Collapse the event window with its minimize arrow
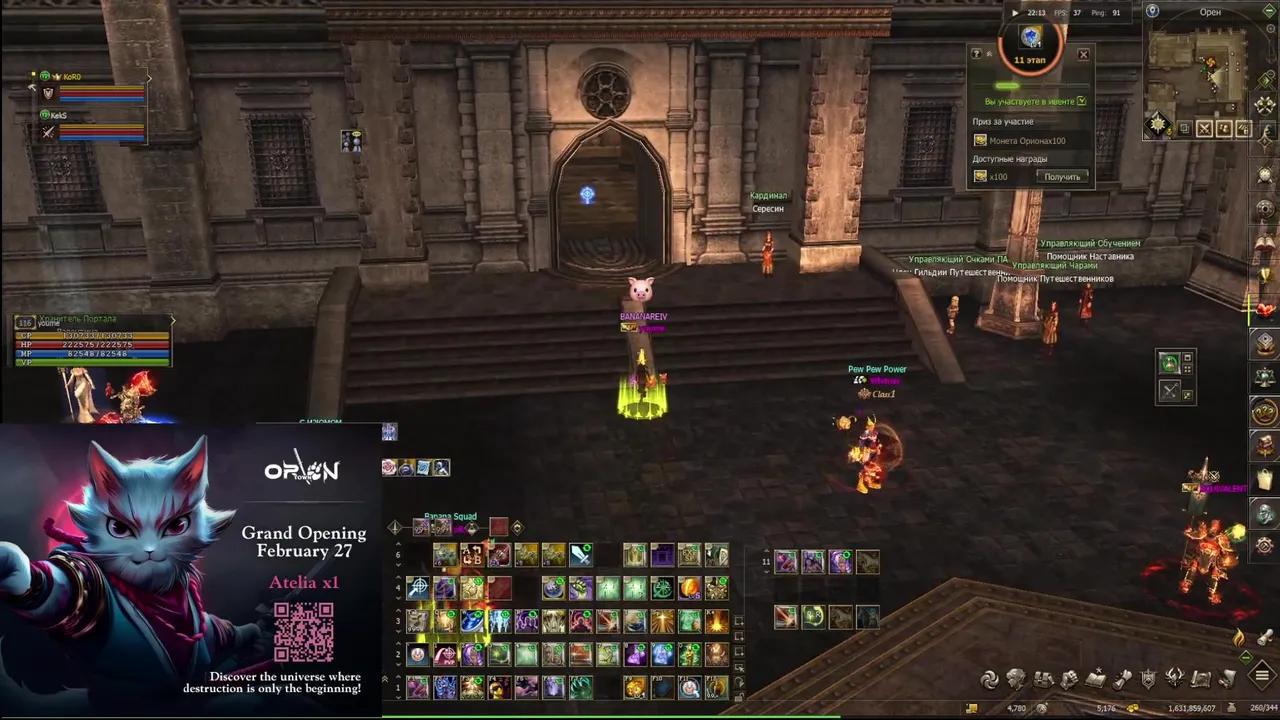This screenshot has height=720, width=1280. (x=989, y=53)
